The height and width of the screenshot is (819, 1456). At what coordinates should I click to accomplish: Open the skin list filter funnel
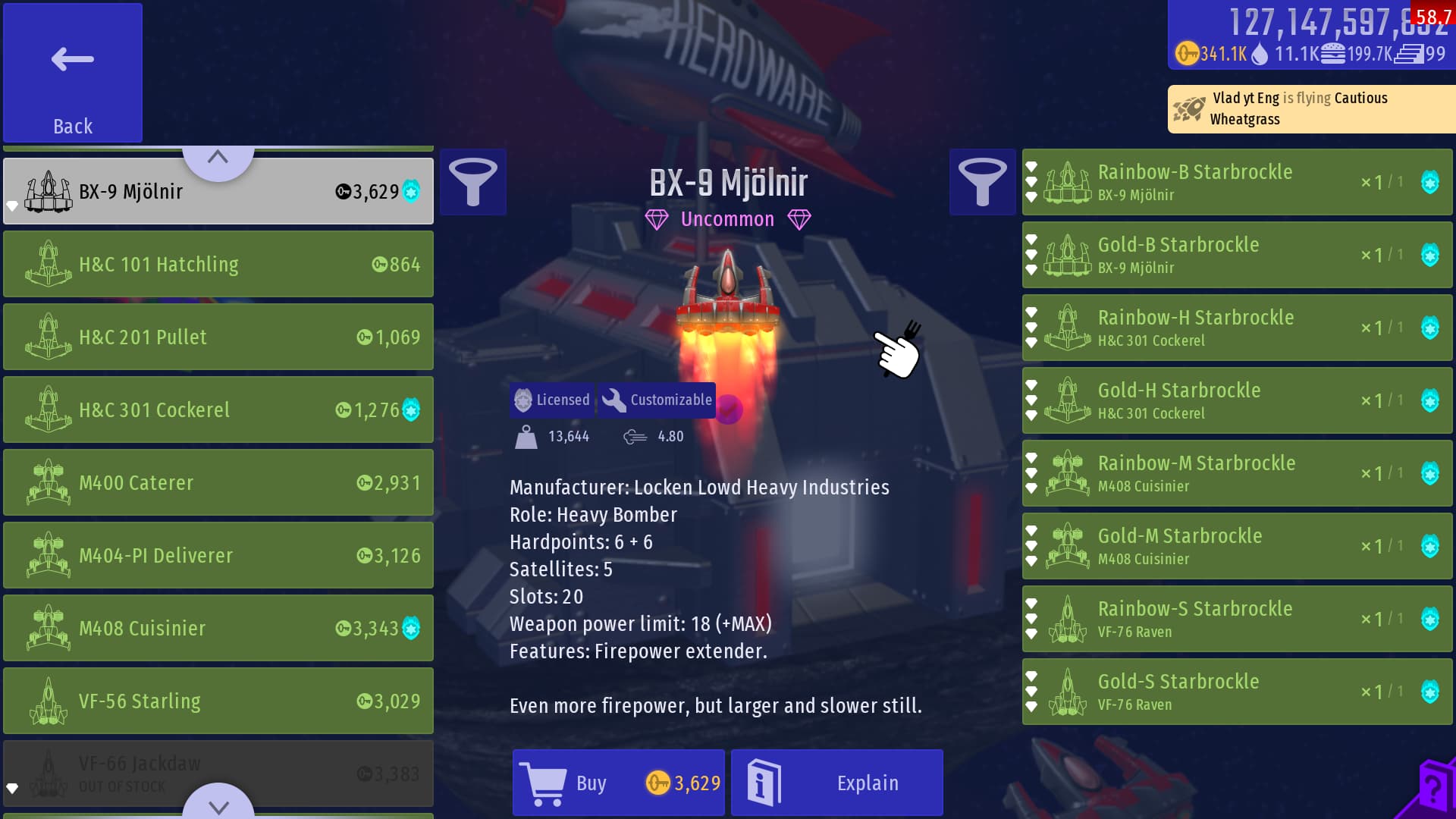tap(982, 182)
